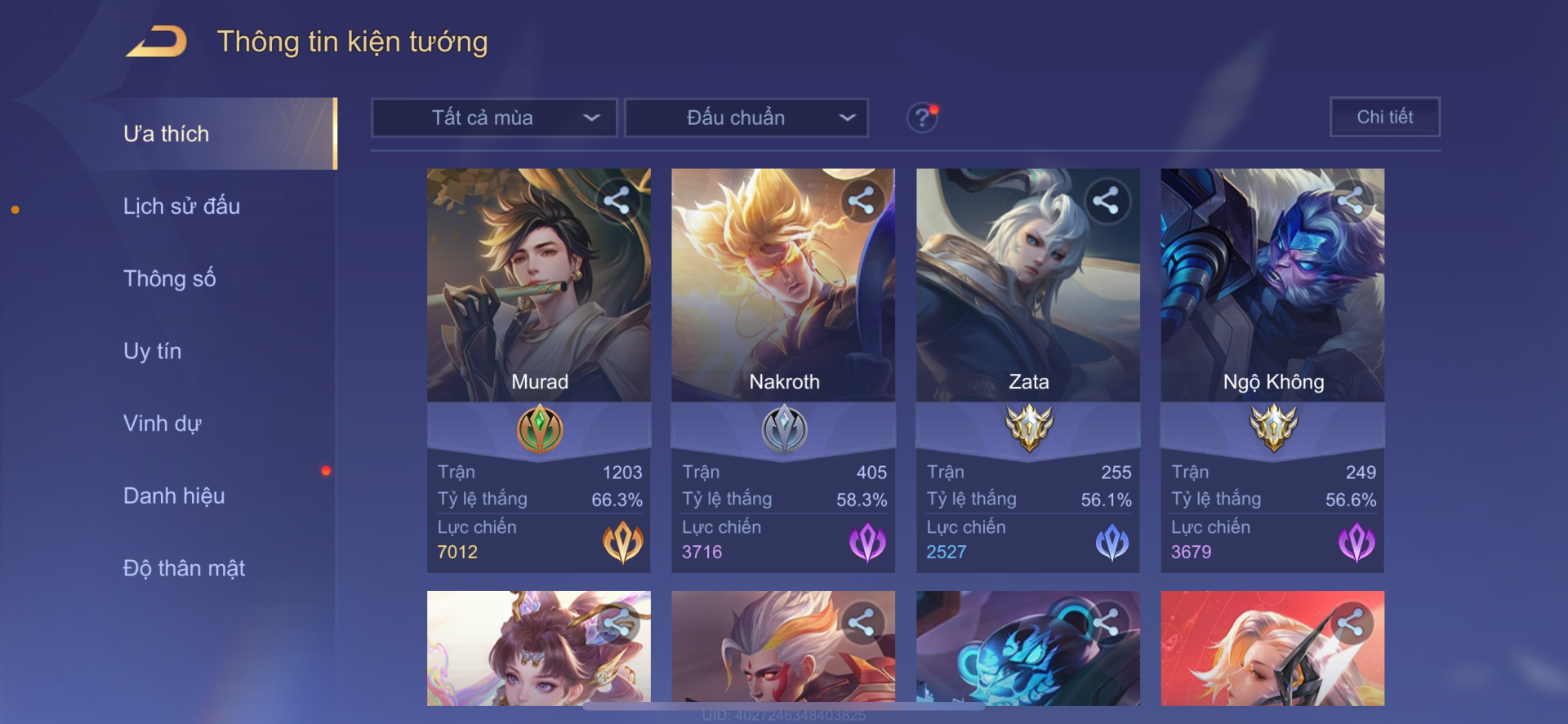
Task: Expand the Tất cả mùa dropdown
Action: click(494, 118)
